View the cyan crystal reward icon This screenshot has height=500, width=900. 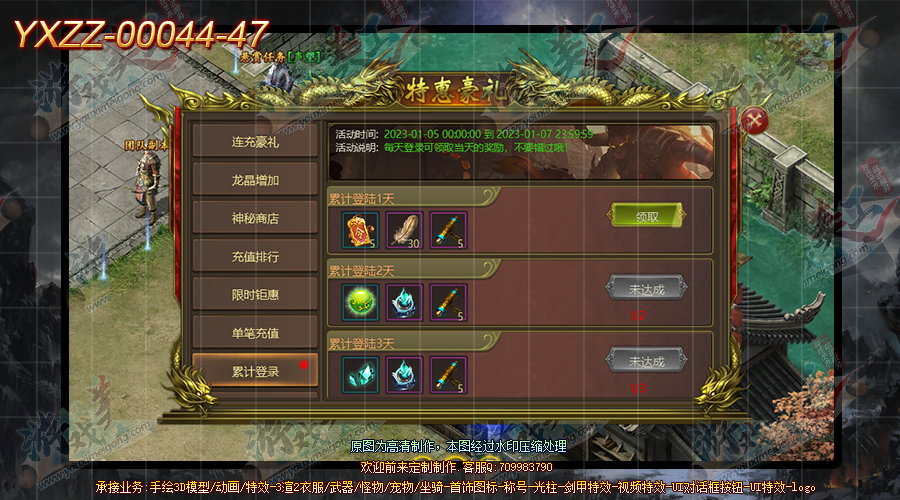[358, 373]
